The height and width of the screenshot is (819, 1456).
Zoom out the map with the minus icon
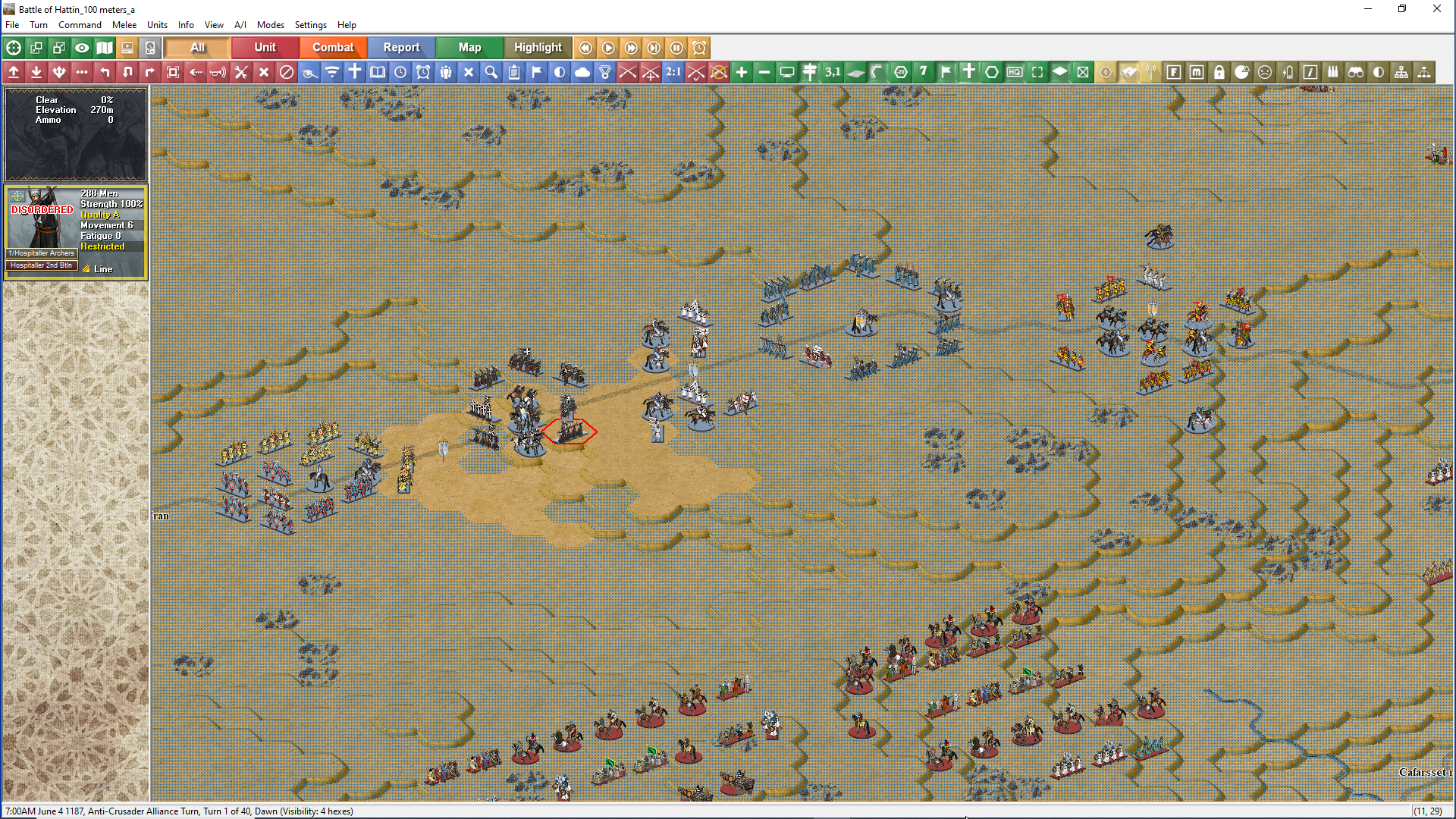(764, 72)
